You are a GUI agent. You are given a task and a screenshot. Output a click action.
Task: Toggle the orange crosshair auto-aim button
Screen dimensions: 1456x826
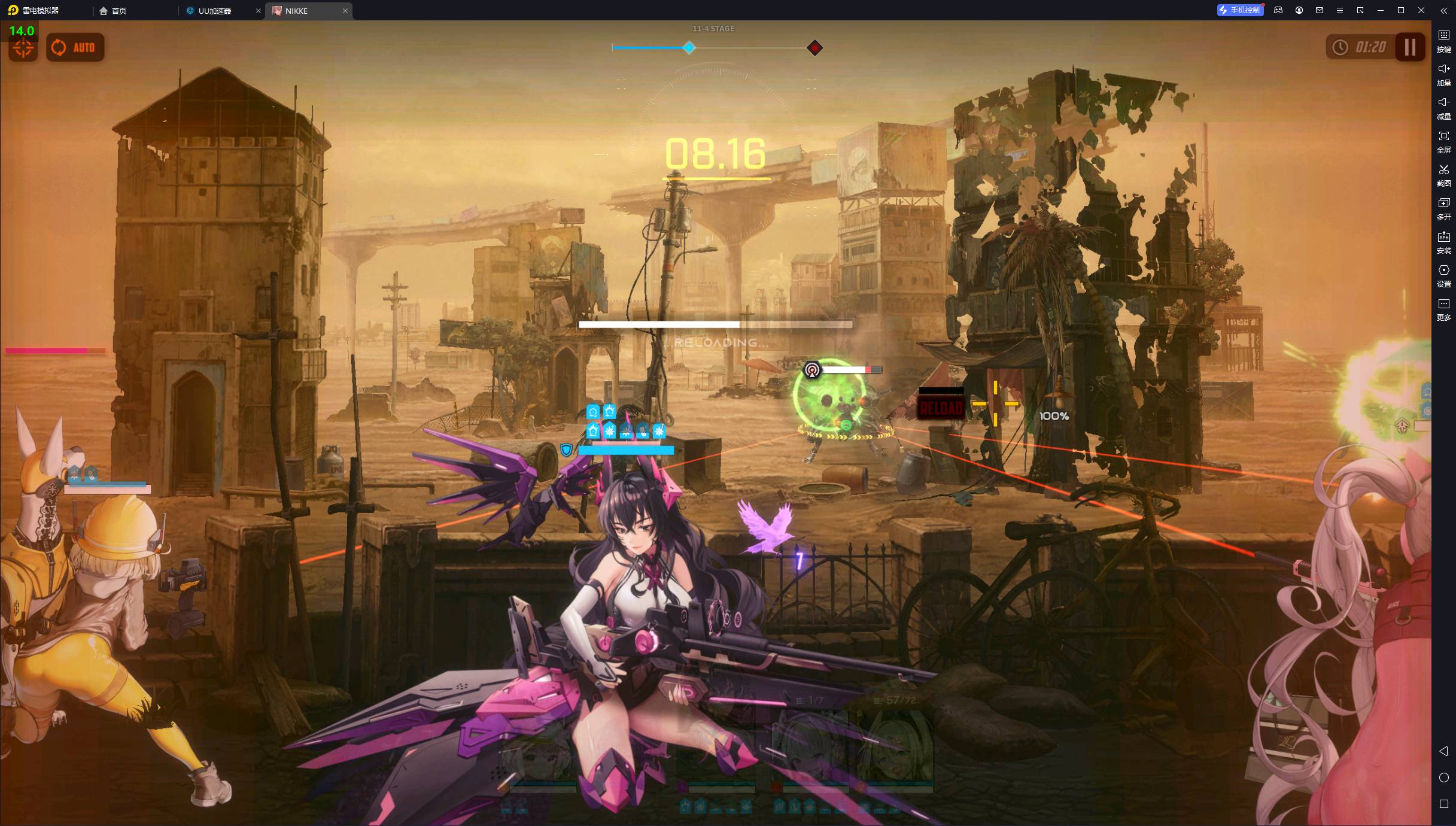[23, 49]
